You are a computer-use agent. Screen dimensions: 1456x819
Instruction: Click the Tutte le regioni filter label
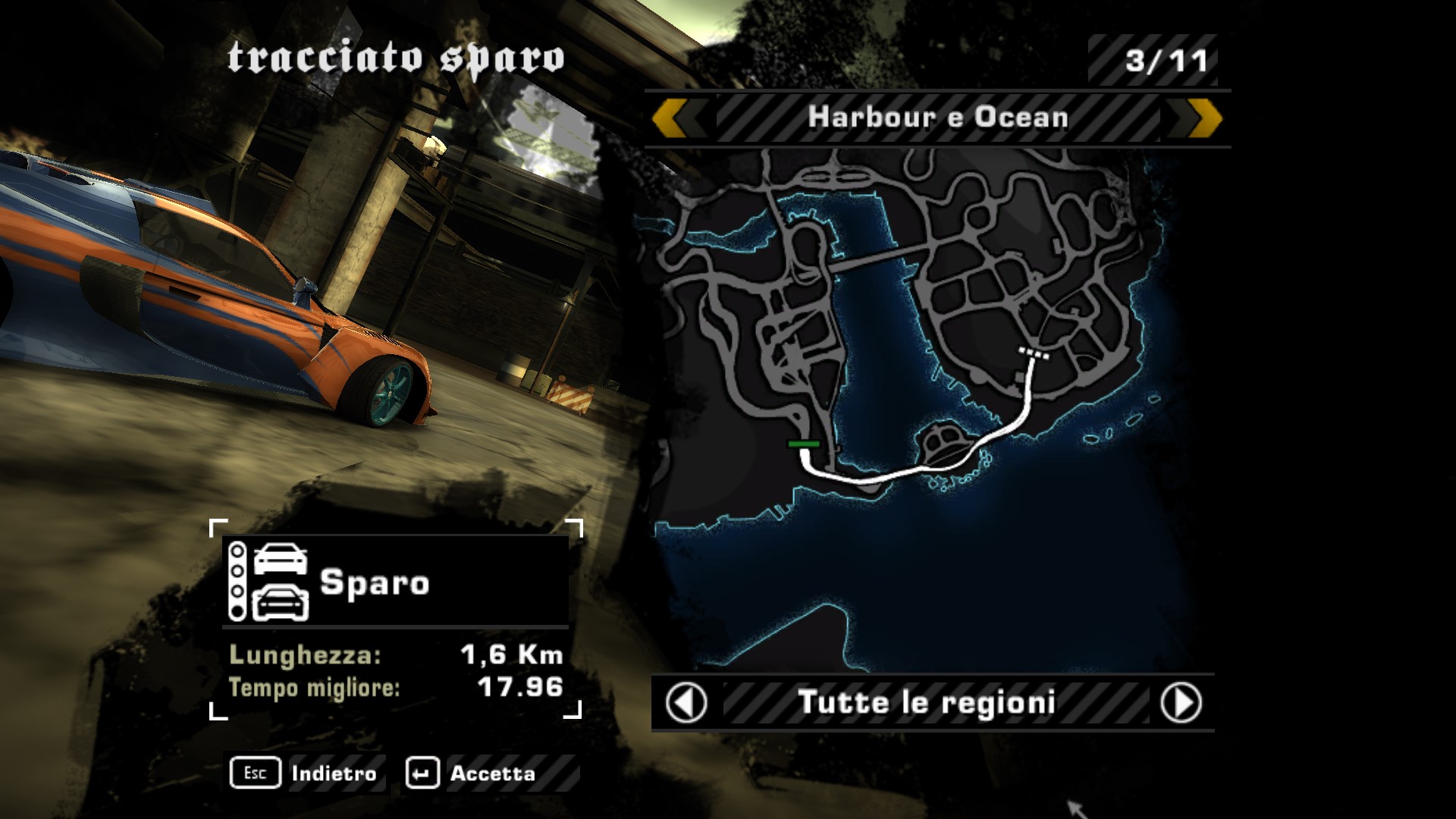click(927, 703)
